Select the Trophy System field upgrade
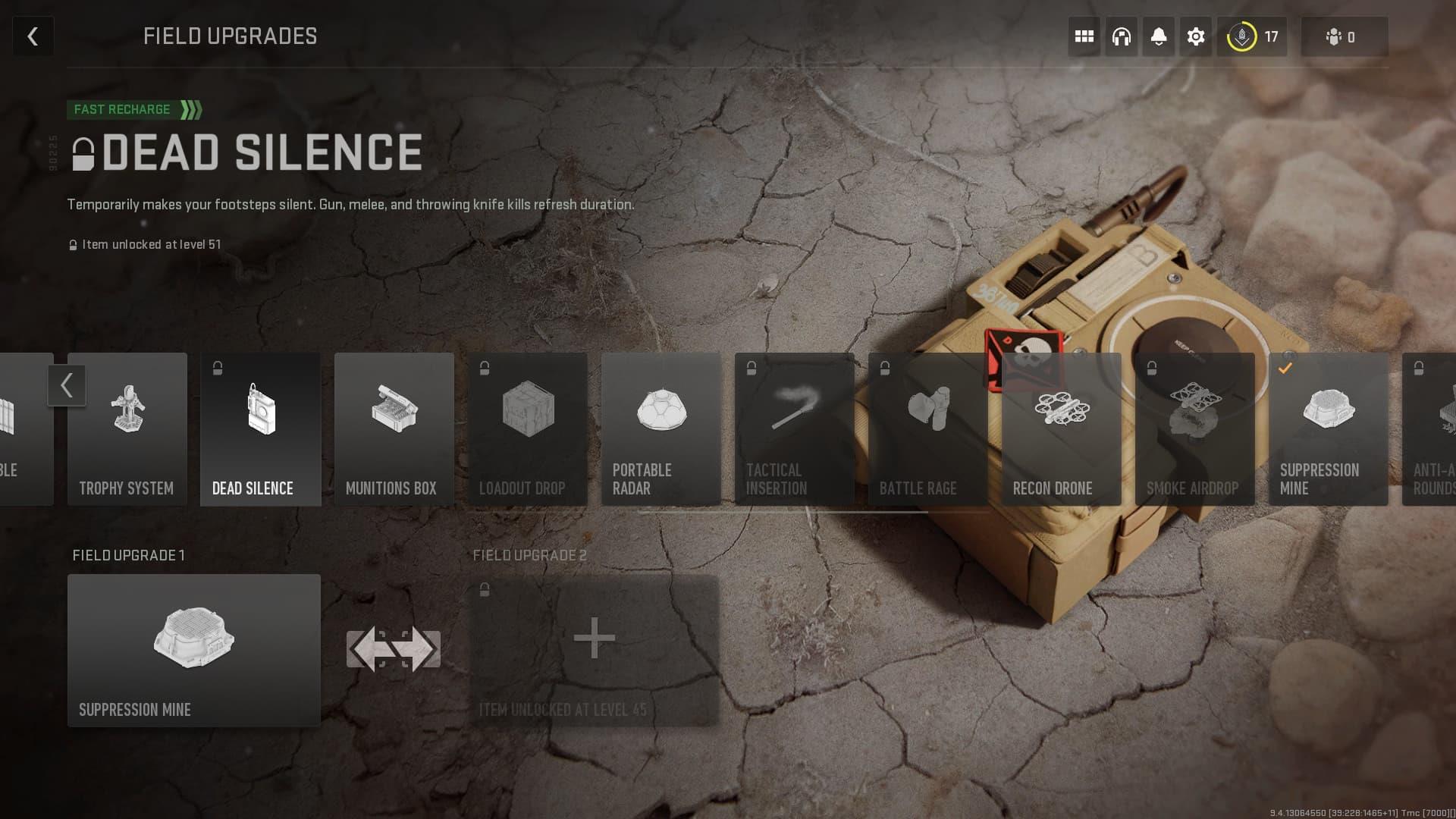The width and height of the screenshot is (1456, 819). click(x=127, y=429)
